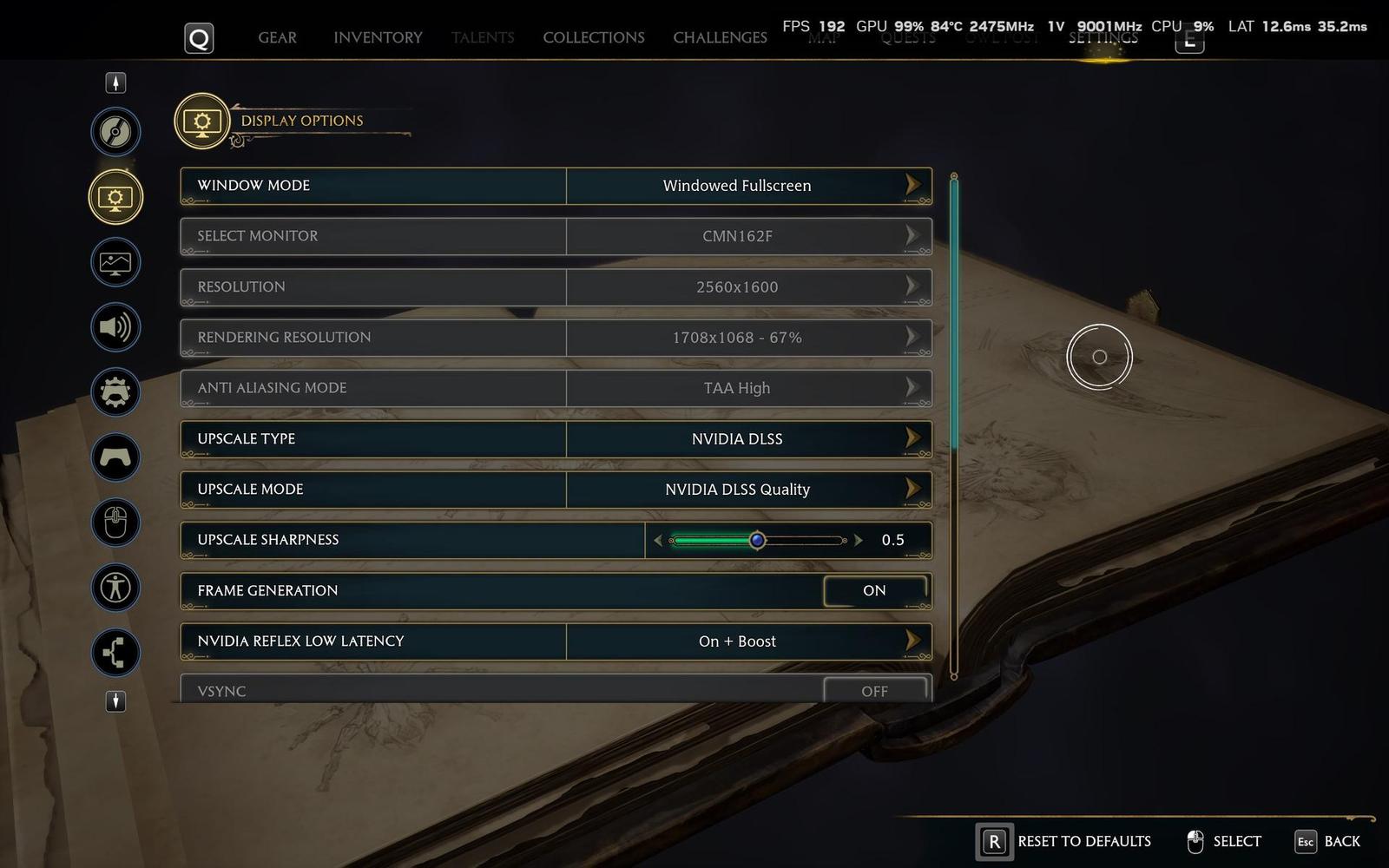Open the Collections menu
1389x868 pixels.
tap(593, 37)
